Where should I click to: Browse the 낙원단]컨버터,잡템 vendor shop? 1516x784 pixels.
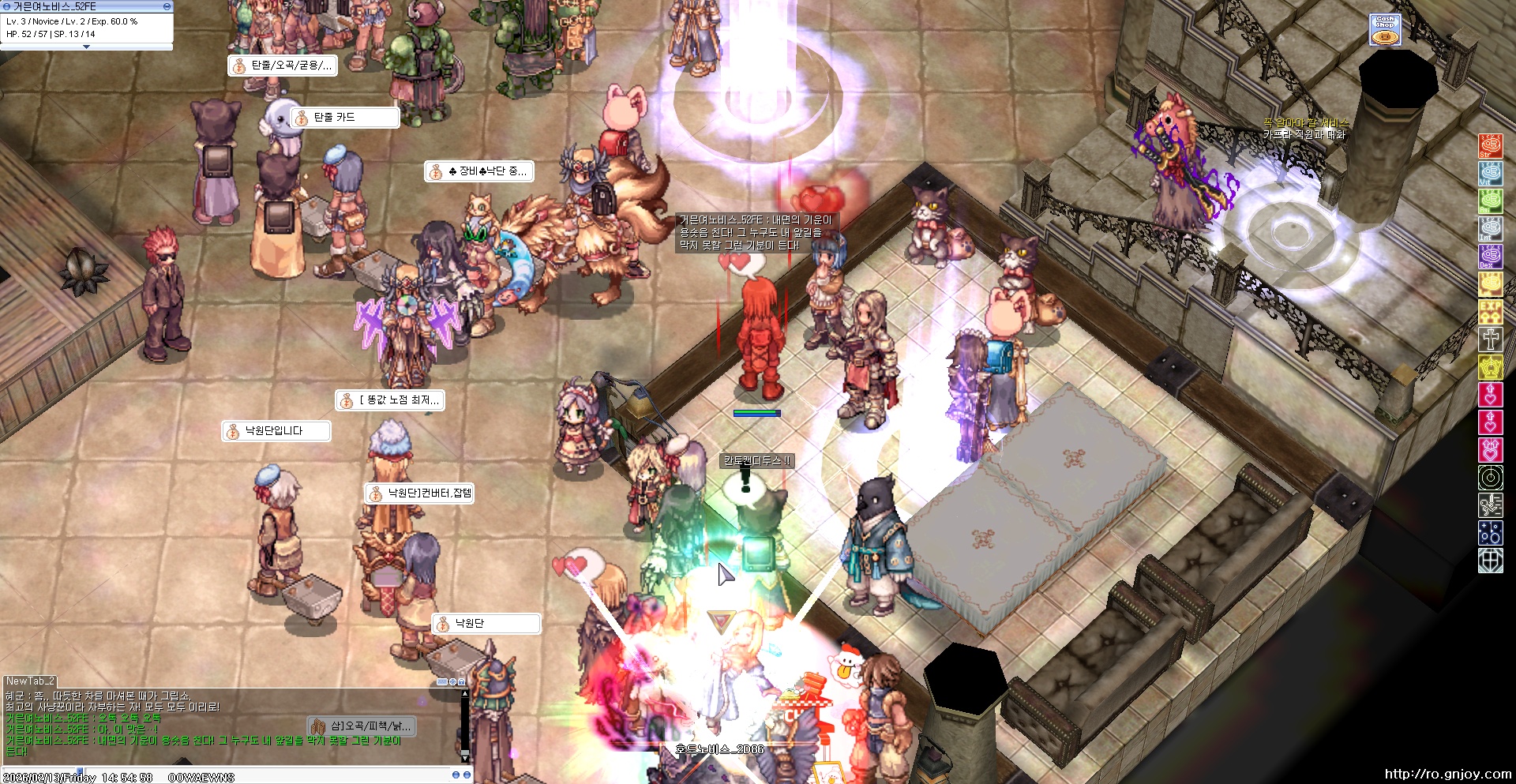(x=420, y=493)
